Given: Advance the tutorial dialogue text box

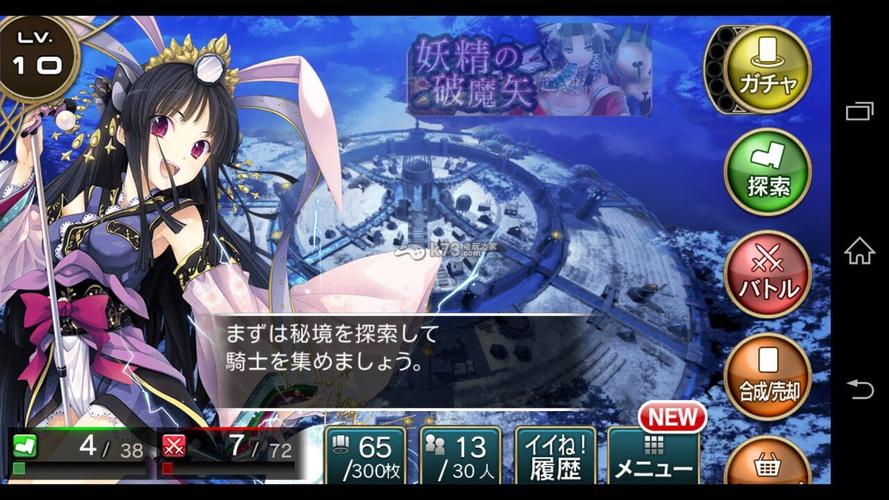Looking at the screenshot, I should pyautogui.click(x=400, y=345).
